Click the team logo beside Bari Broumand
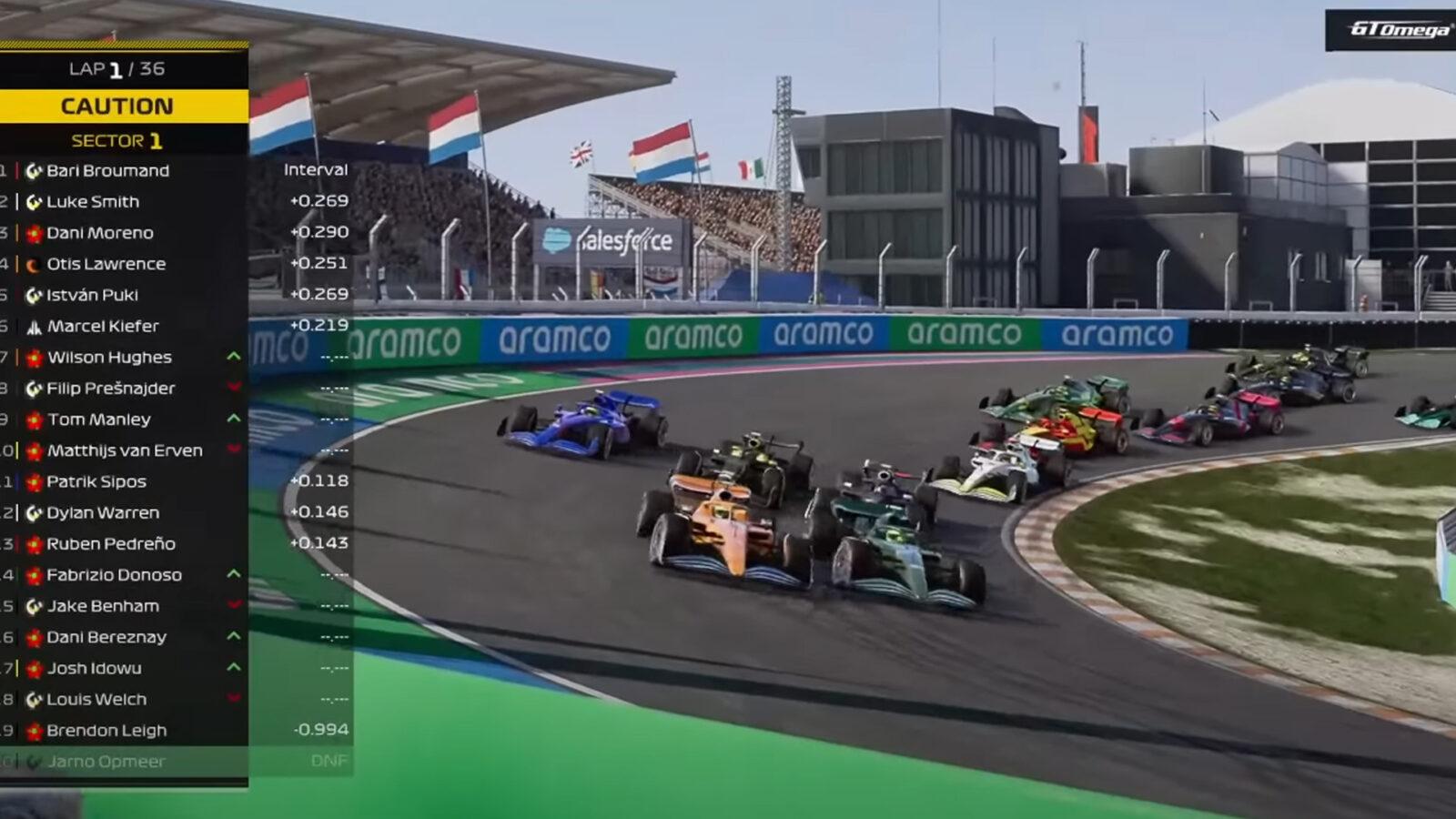 (x=32, y=170)
